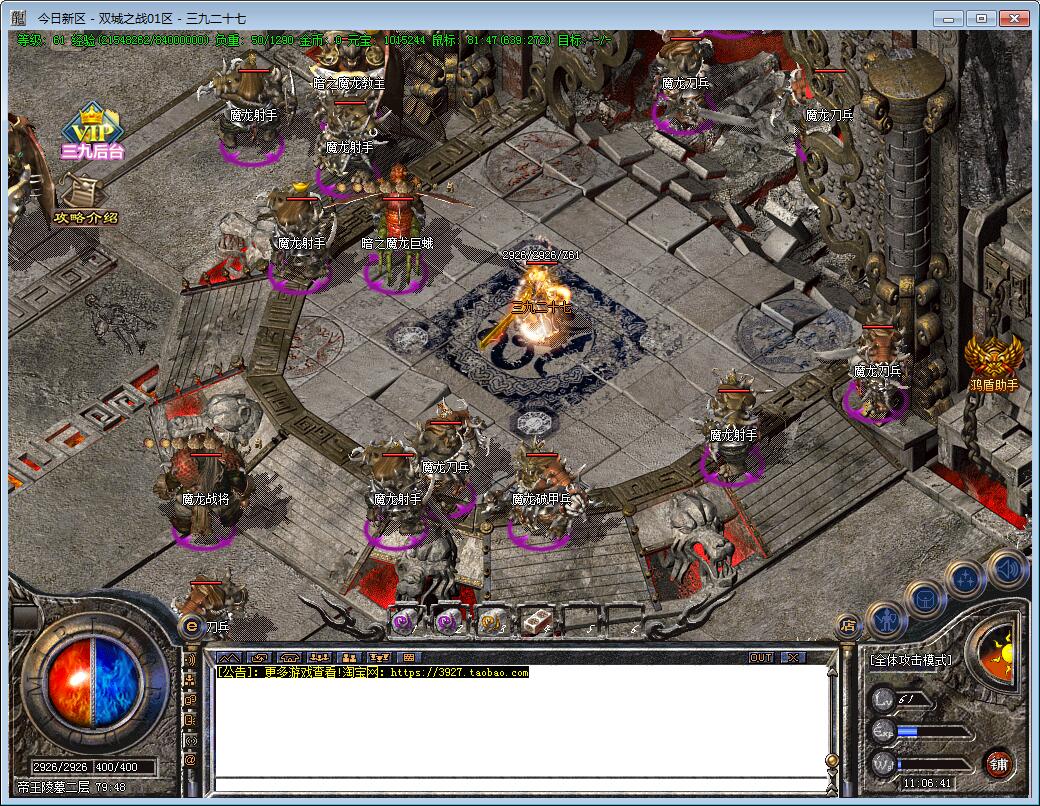This screenshot has height=806, width=1040.
Task: Open the bag inventory icon
Action: click(x=925, y=599)
